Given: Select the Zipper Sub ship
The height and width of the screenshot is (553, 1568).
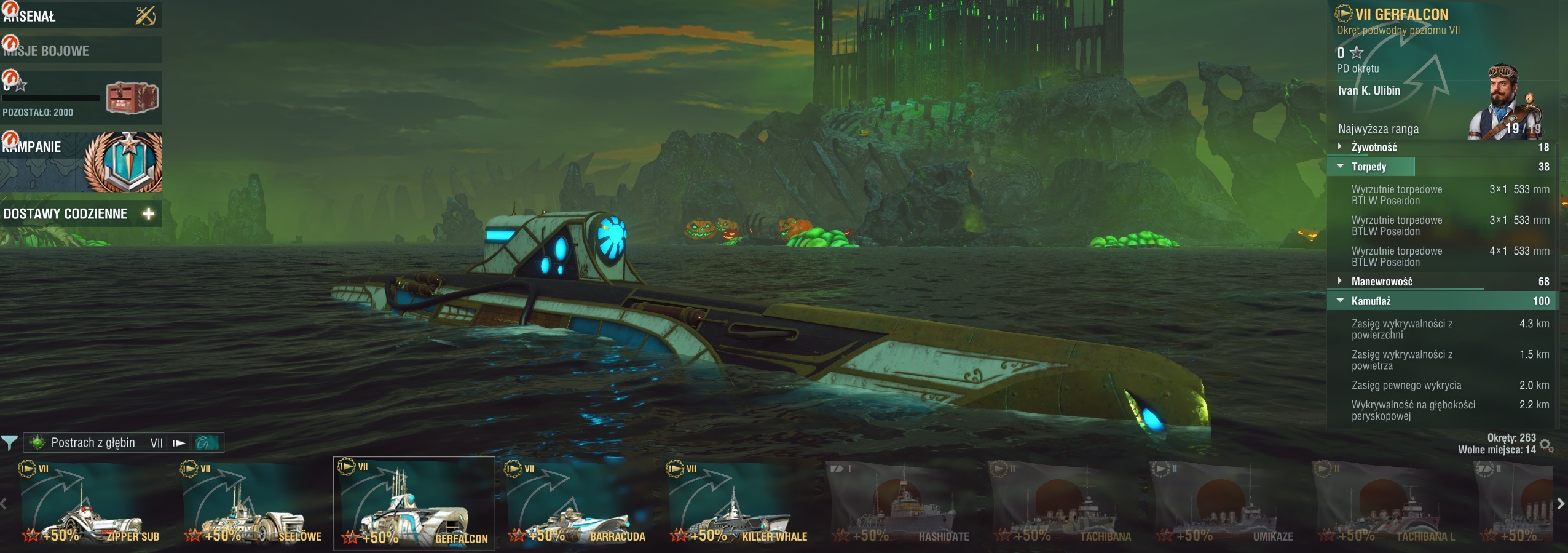Looking at the screenshot, I should [x=91, y=504].
